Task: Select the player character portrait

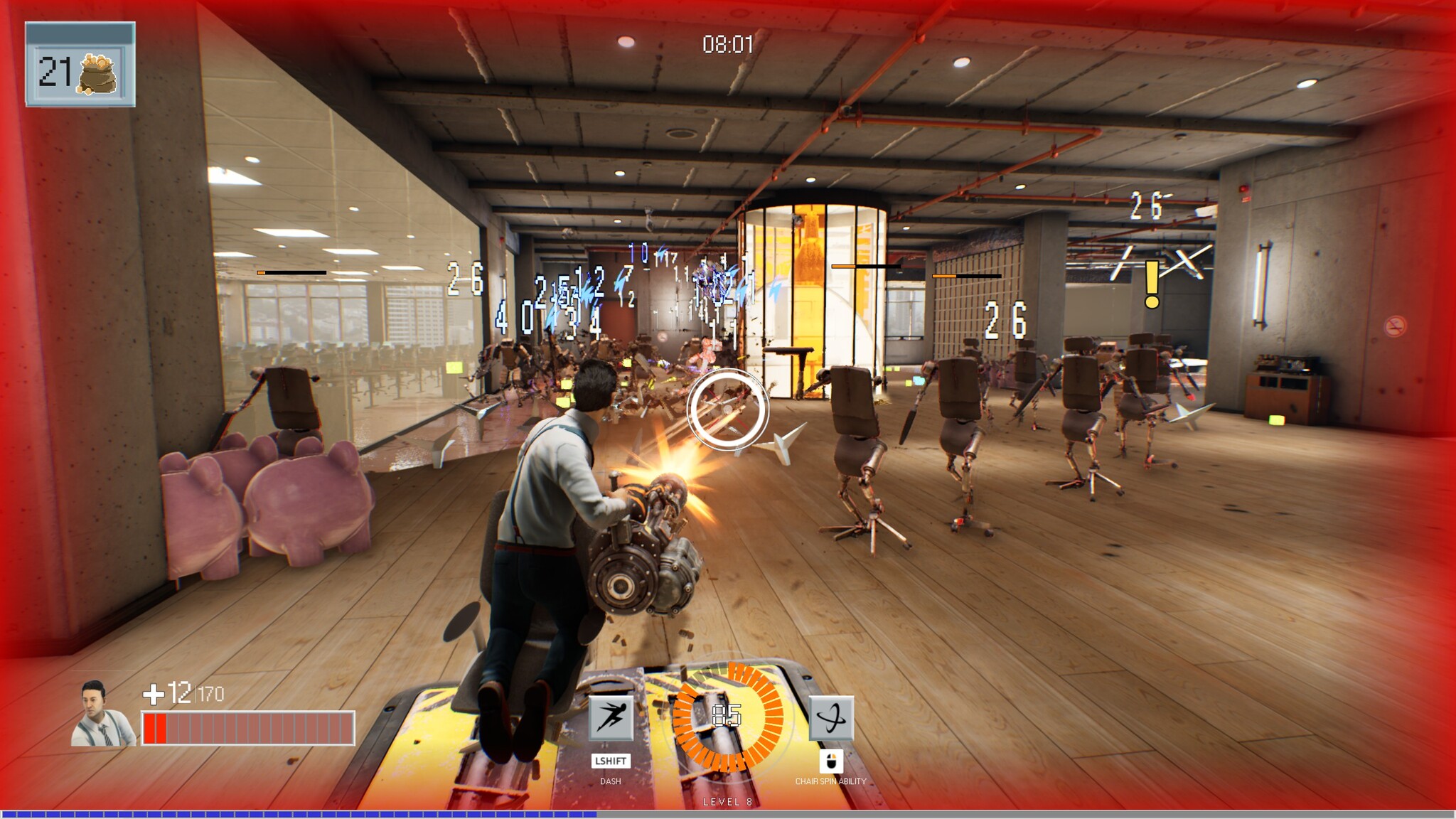Action: [x=102, y=714]
